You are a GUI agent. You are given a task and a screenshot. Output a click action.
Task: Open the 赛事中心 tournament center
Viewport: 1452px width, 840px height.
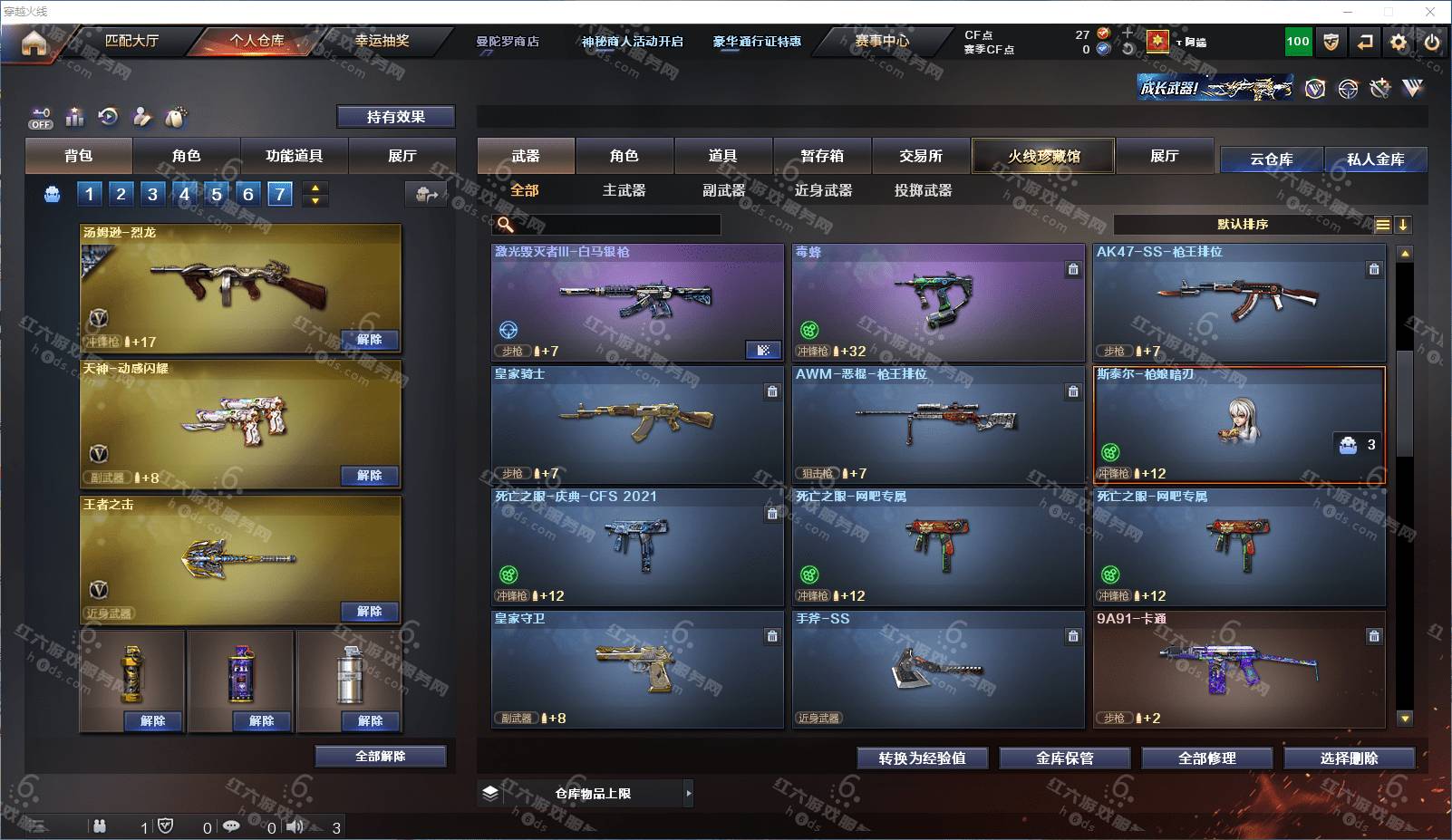[881, 41]
